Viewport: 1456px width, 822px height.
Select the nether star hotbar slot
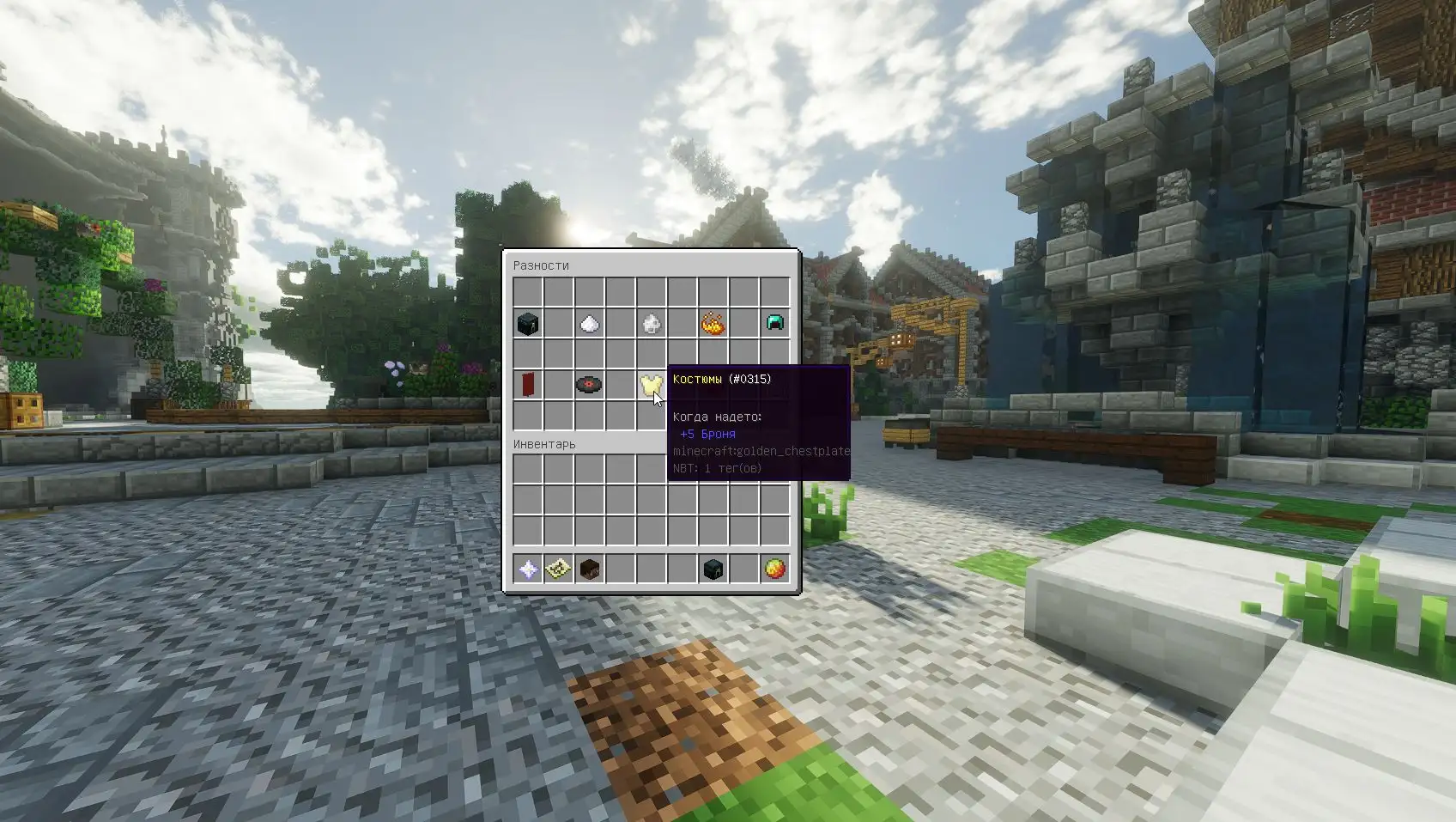tap(528, 569)
